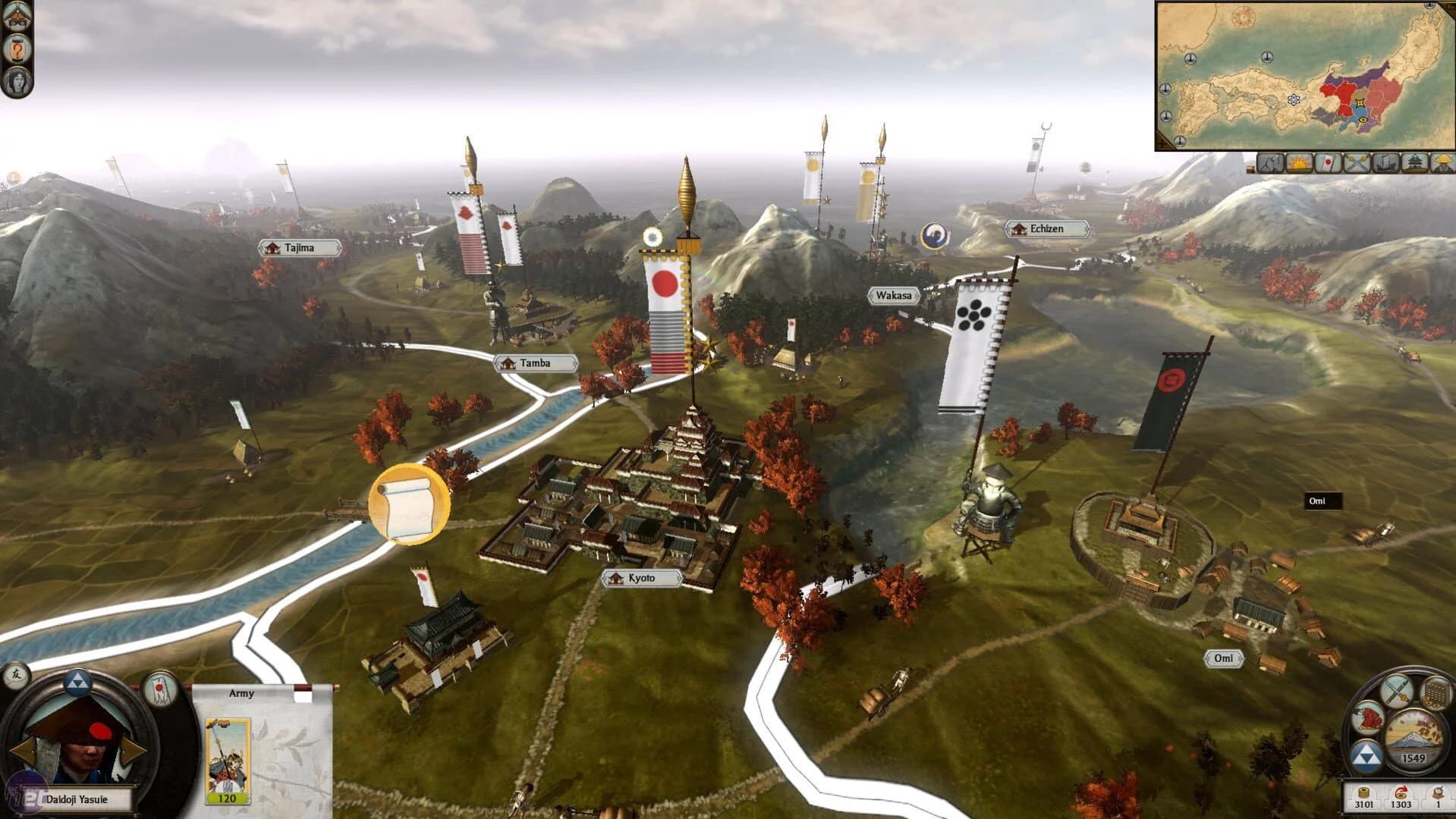Toggle the buildings overlay icon below the minimap
Viewport: 1456px width, 819px height.
[1416, 163]
